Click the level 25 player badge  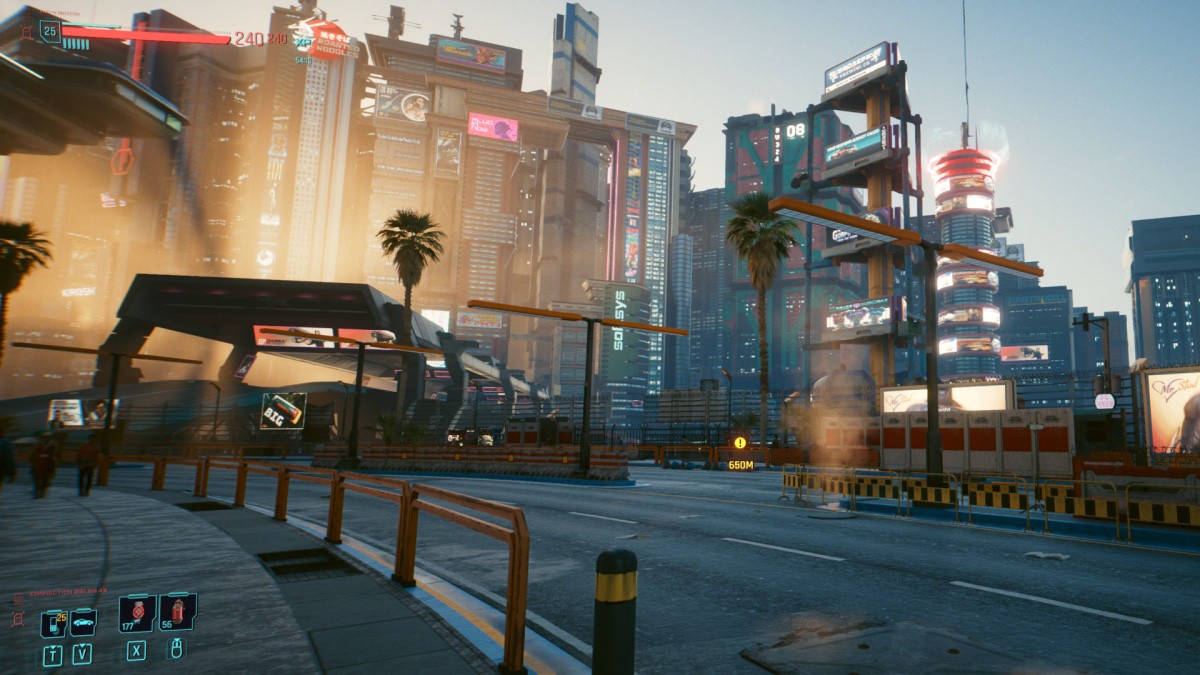tap(50, 30)
